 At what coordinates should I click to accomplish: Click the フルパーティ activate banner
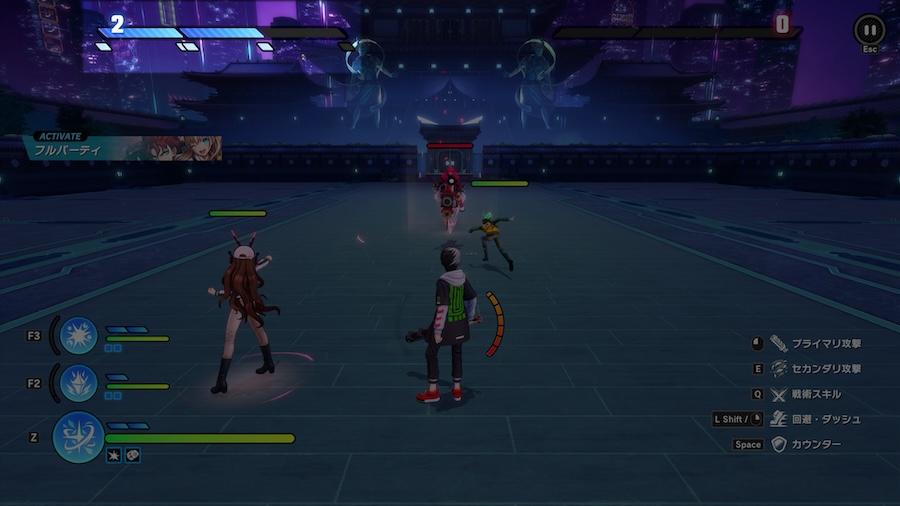(122, 148)
